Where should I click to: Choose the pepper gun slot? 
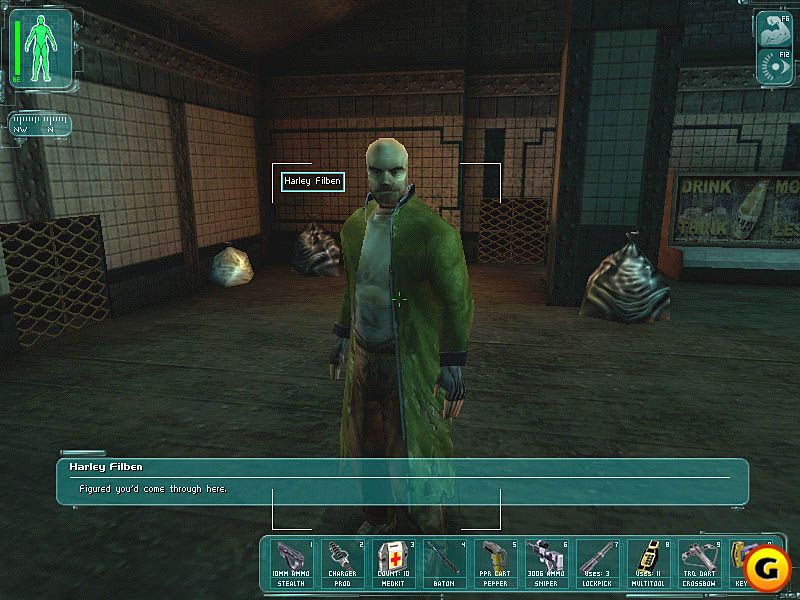(494, 563)
